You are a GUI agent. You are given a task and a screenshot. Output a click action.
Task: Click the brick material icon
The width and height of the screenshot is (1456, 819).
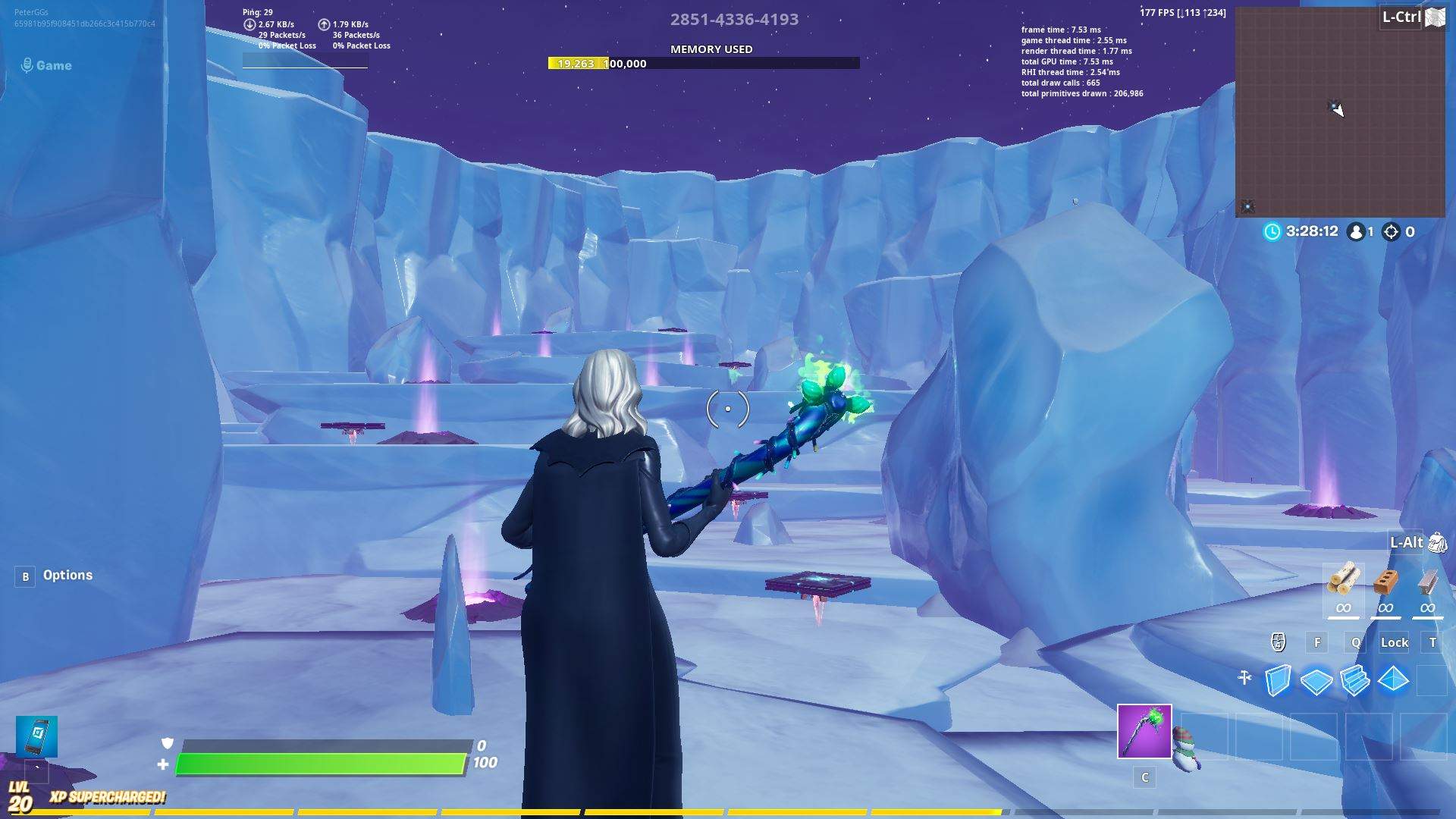click(x=1388, y=582)
